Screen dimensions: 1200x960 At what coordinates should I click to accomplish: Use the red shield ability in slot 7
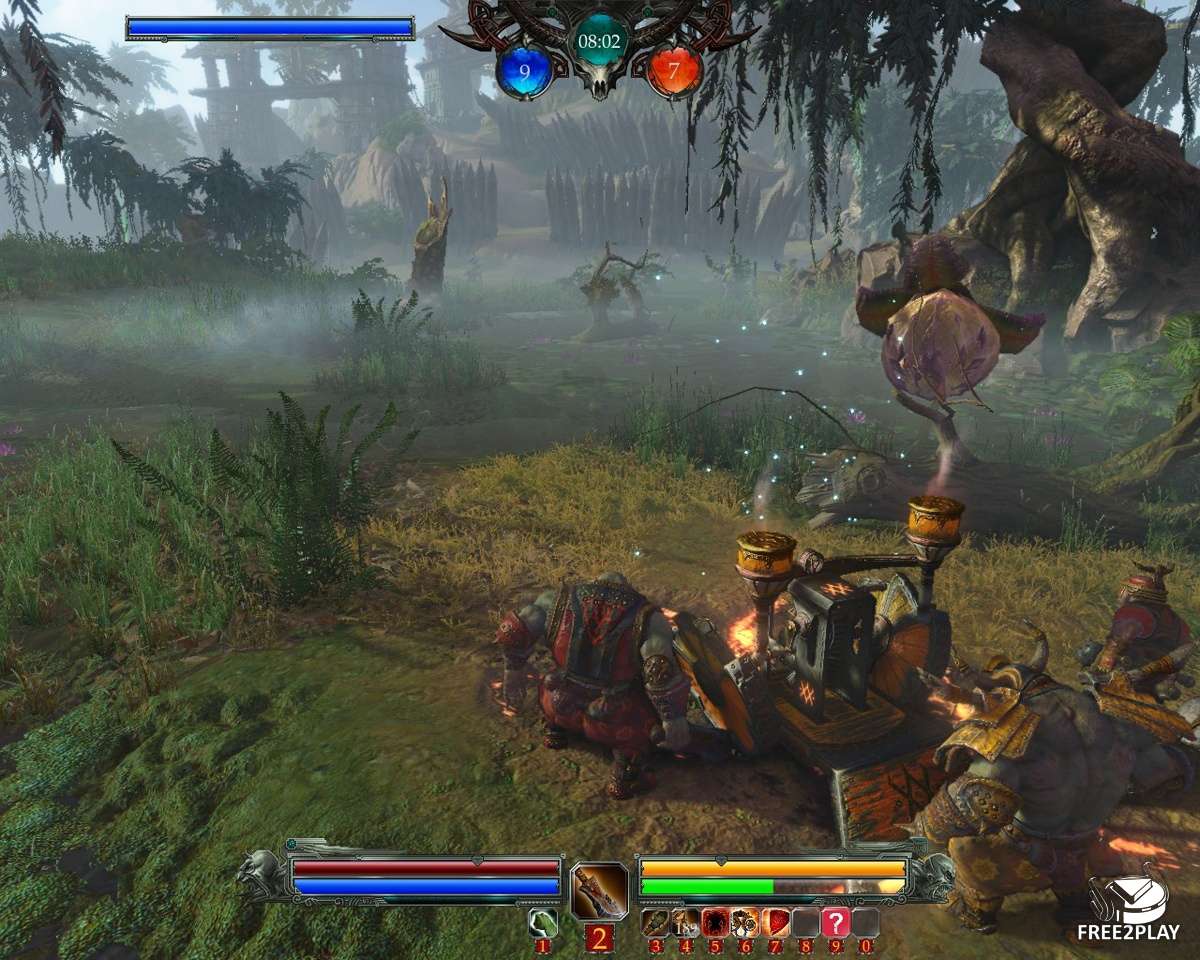[x=775, y=922]
